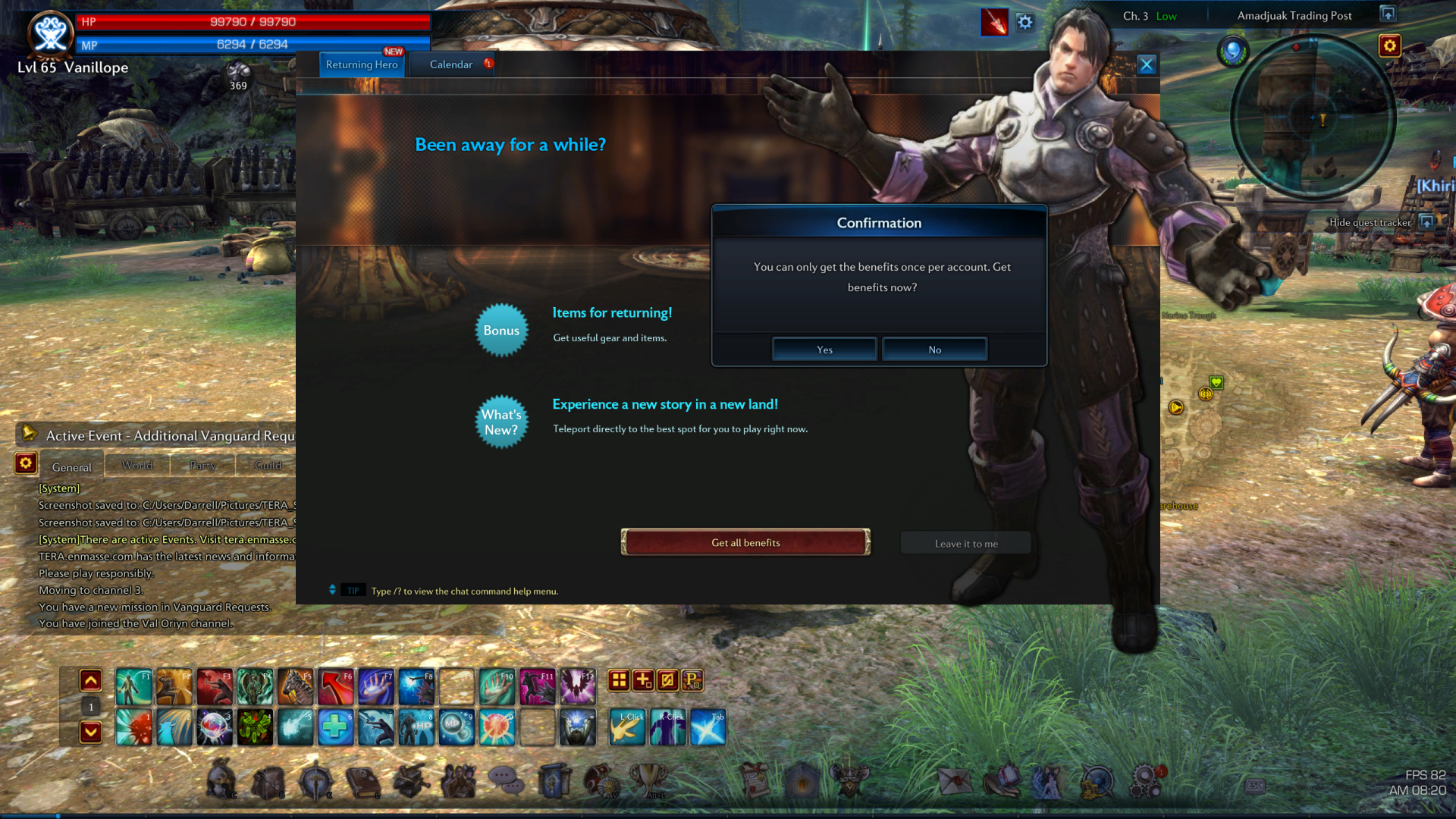Image resolution: width=1456 pixels, height=819 pixels.
Task: Close the Returning Hero window
Action: tap(1146, 64)
